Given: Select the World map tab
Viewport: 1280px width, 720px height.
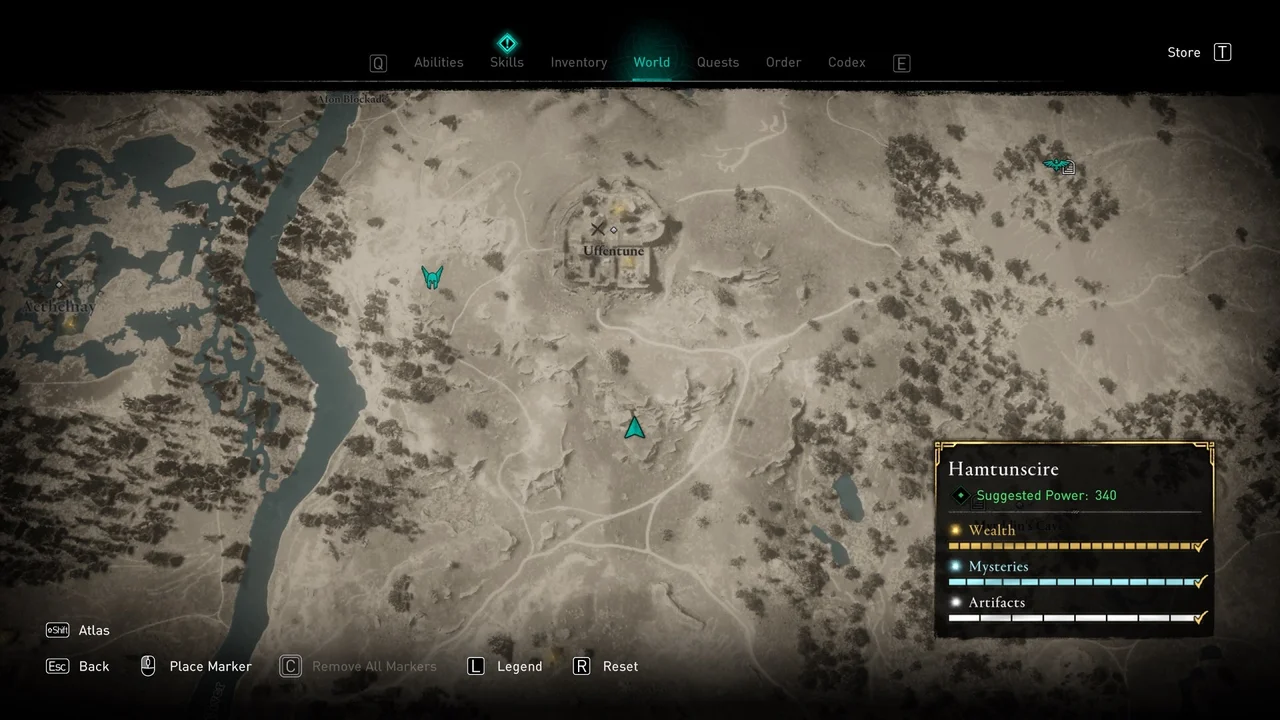Looking at the screenshot, I should [x=651, y=62].
